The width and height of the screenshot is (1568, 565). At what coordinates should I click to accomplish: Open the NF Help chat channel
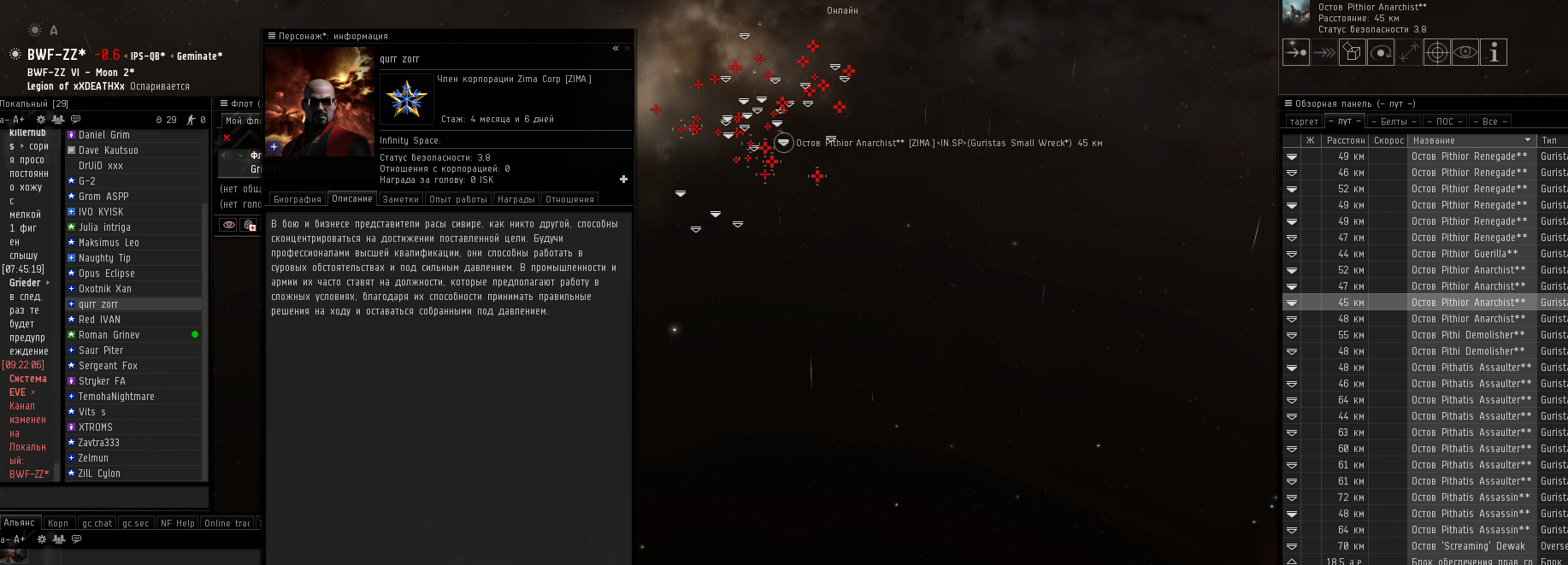pyautogui.click(x=177, y=523)
